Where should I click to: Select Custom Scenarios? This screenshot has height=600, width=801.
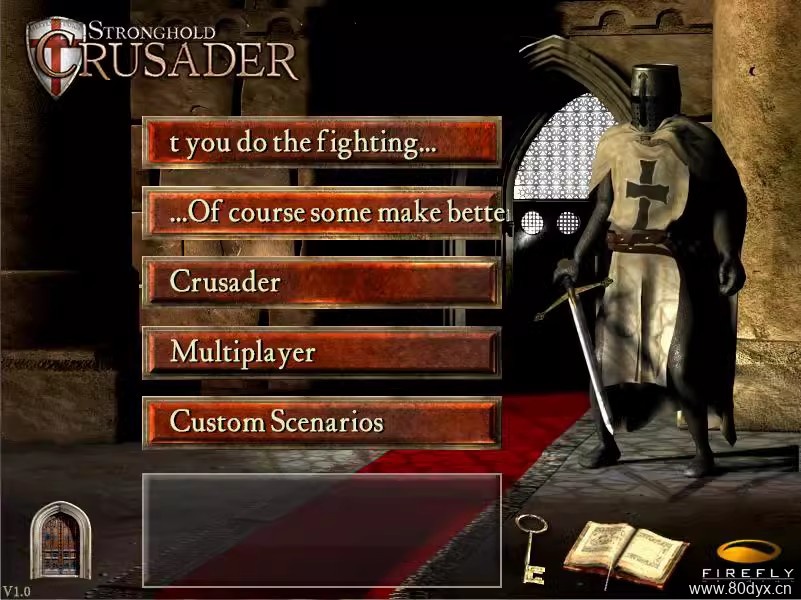coord(321,422)
